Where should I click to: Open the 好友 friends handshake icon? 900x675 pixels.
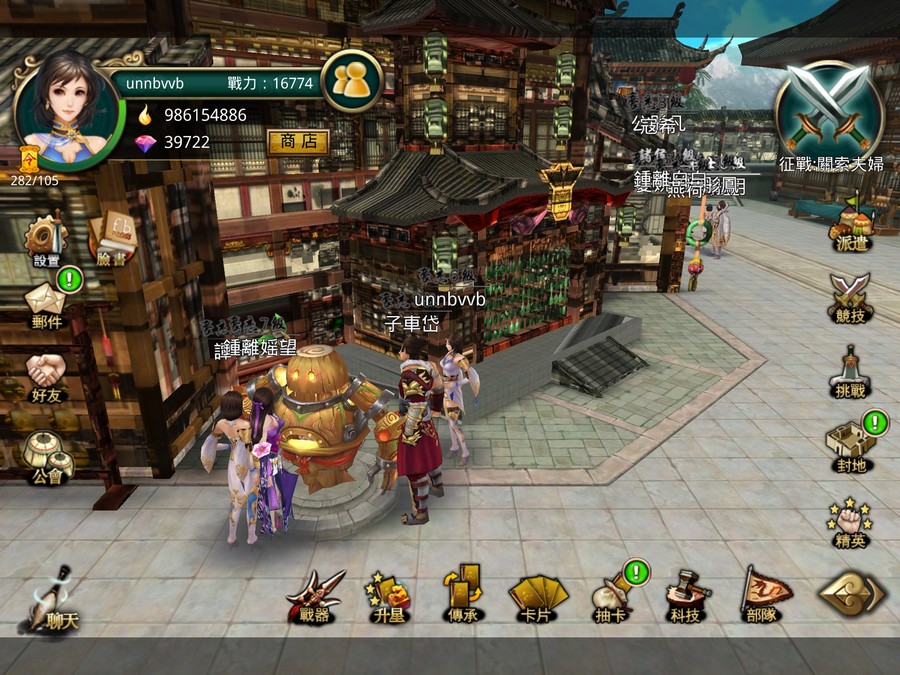pyautogui.click(x=46, y=373)
